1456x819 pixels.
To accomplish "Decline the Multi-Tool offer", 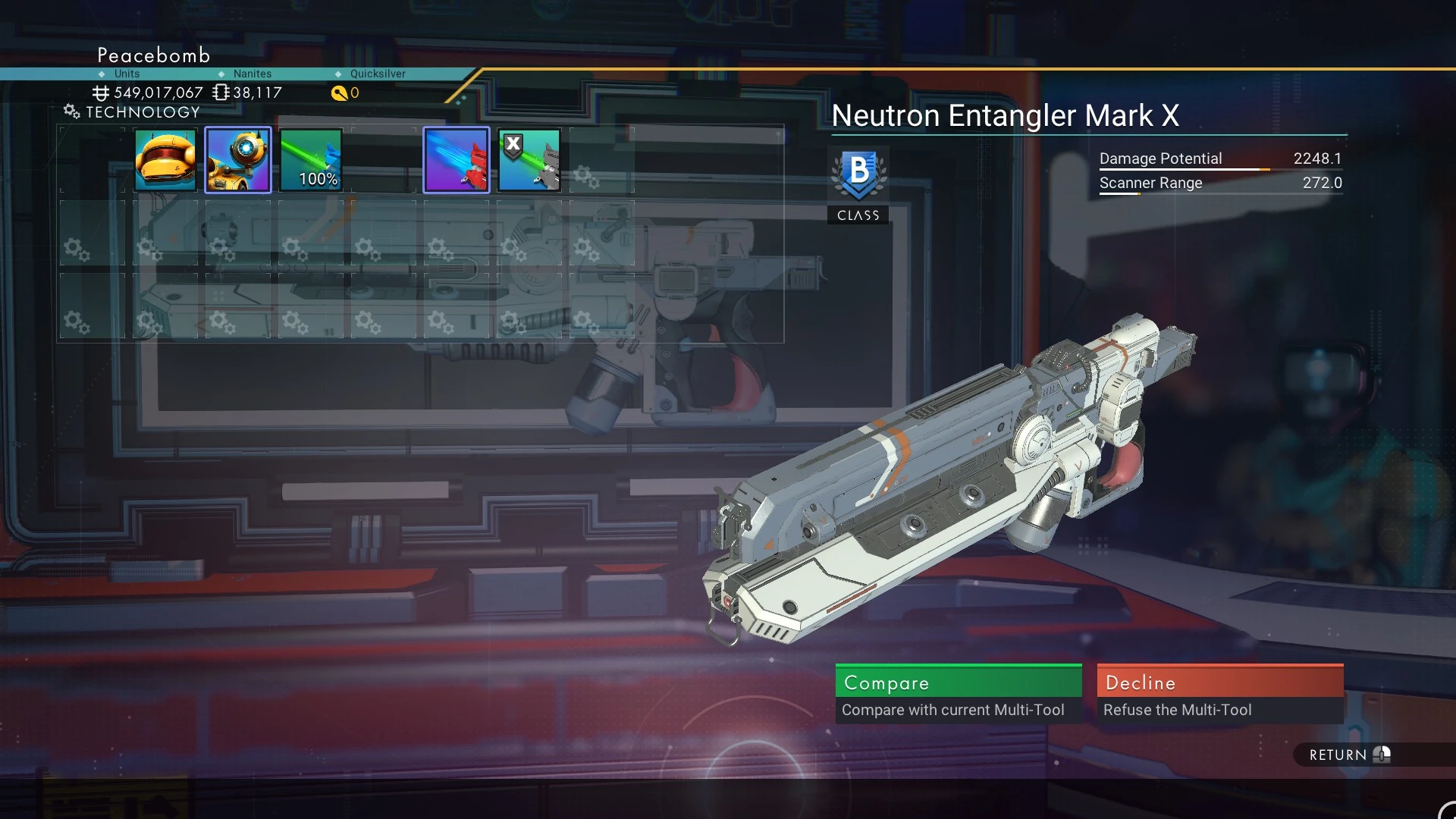I will click(1219, 693).
